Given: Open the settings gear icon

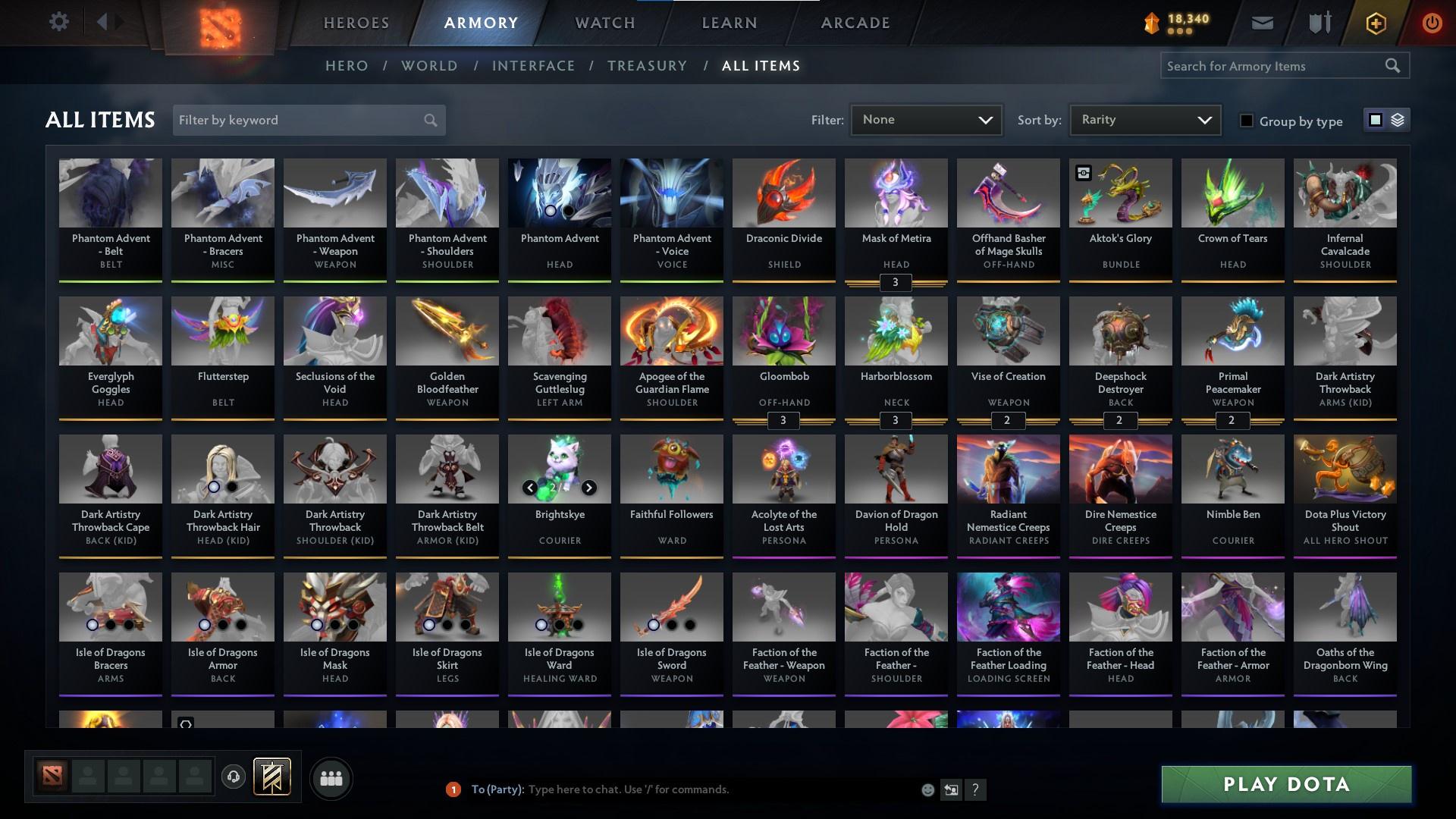Looking at the screenshot, I should pyautogui.click(x=59, y=21).
